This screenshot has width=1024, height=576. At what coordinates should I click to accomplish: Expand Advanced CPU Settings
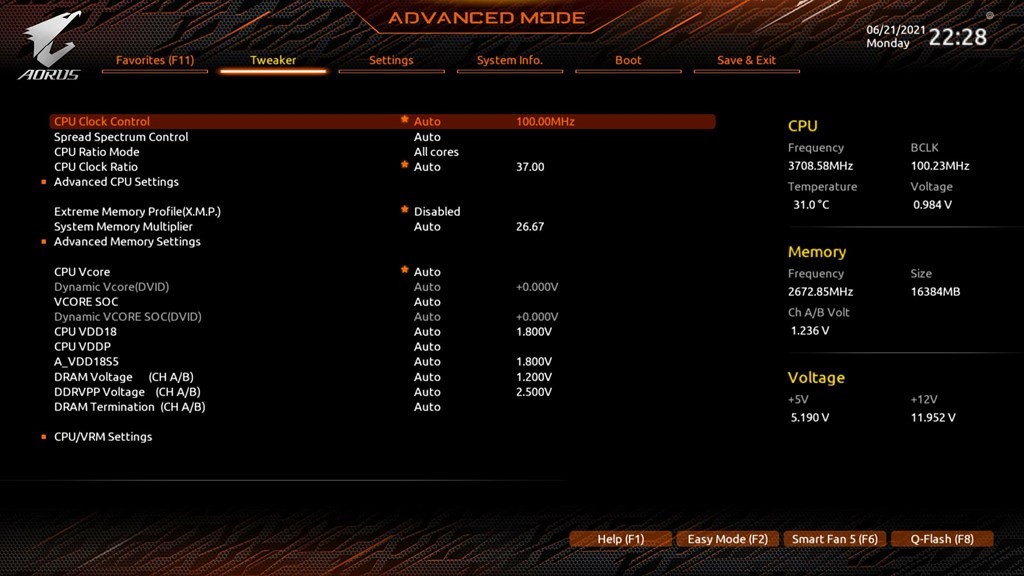click(116, 182)
